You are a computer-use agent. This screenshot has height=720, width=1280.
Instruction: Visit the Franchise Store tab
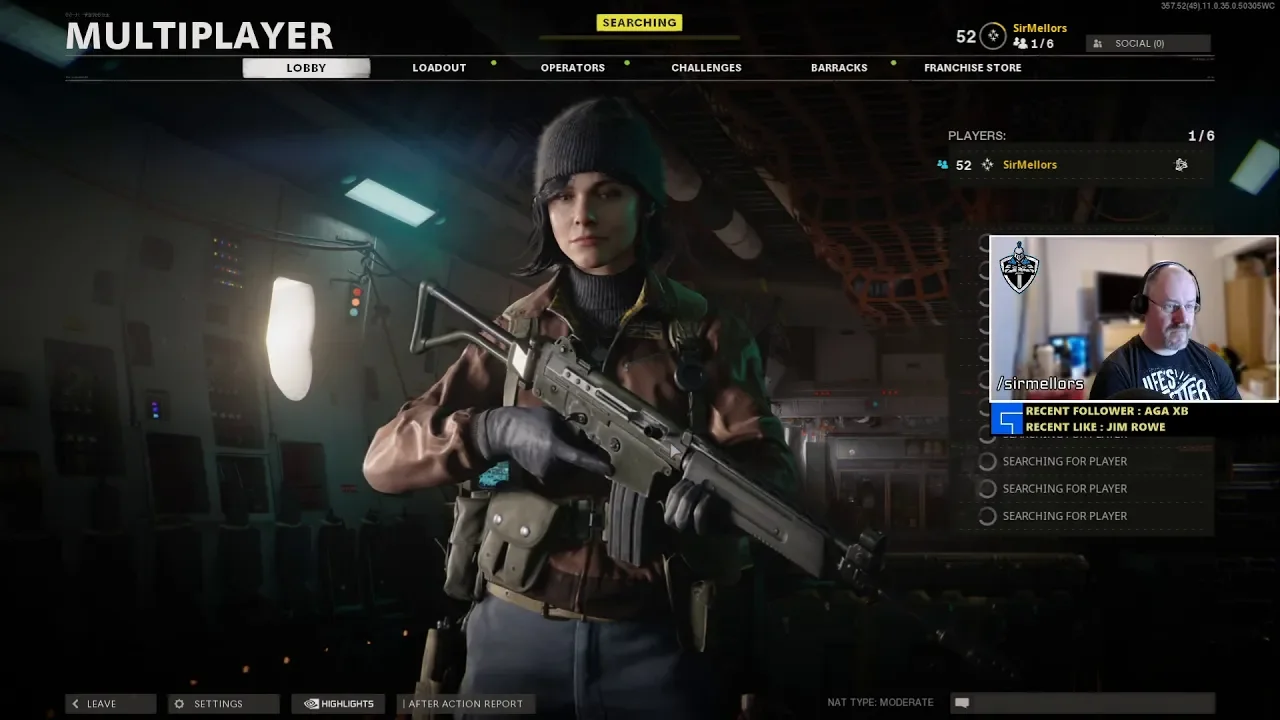click(x=972, y=68)
